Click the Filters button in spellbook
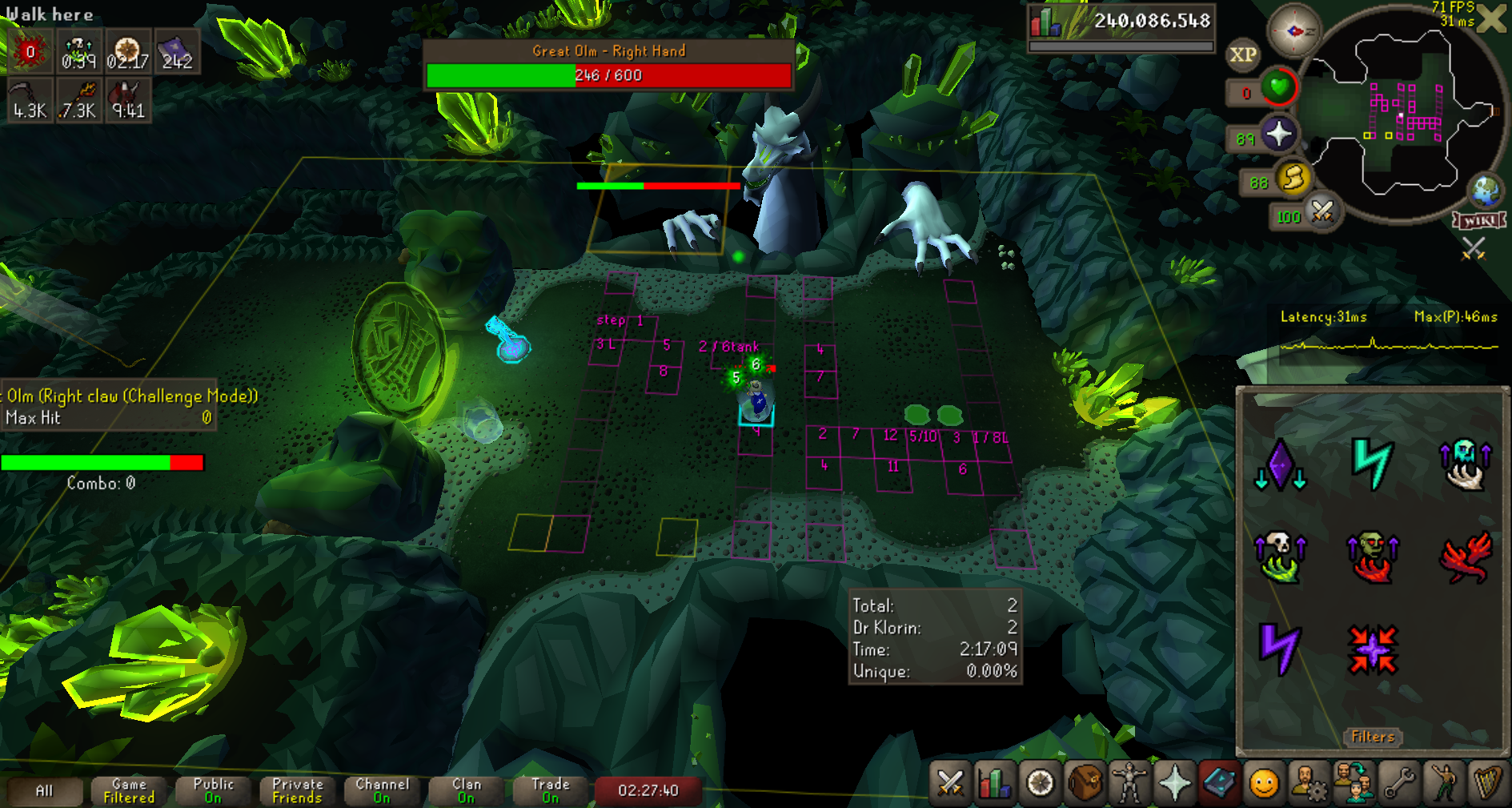Image resolution: width=1512 pixels, height=808 pixels. point(1373,737)
